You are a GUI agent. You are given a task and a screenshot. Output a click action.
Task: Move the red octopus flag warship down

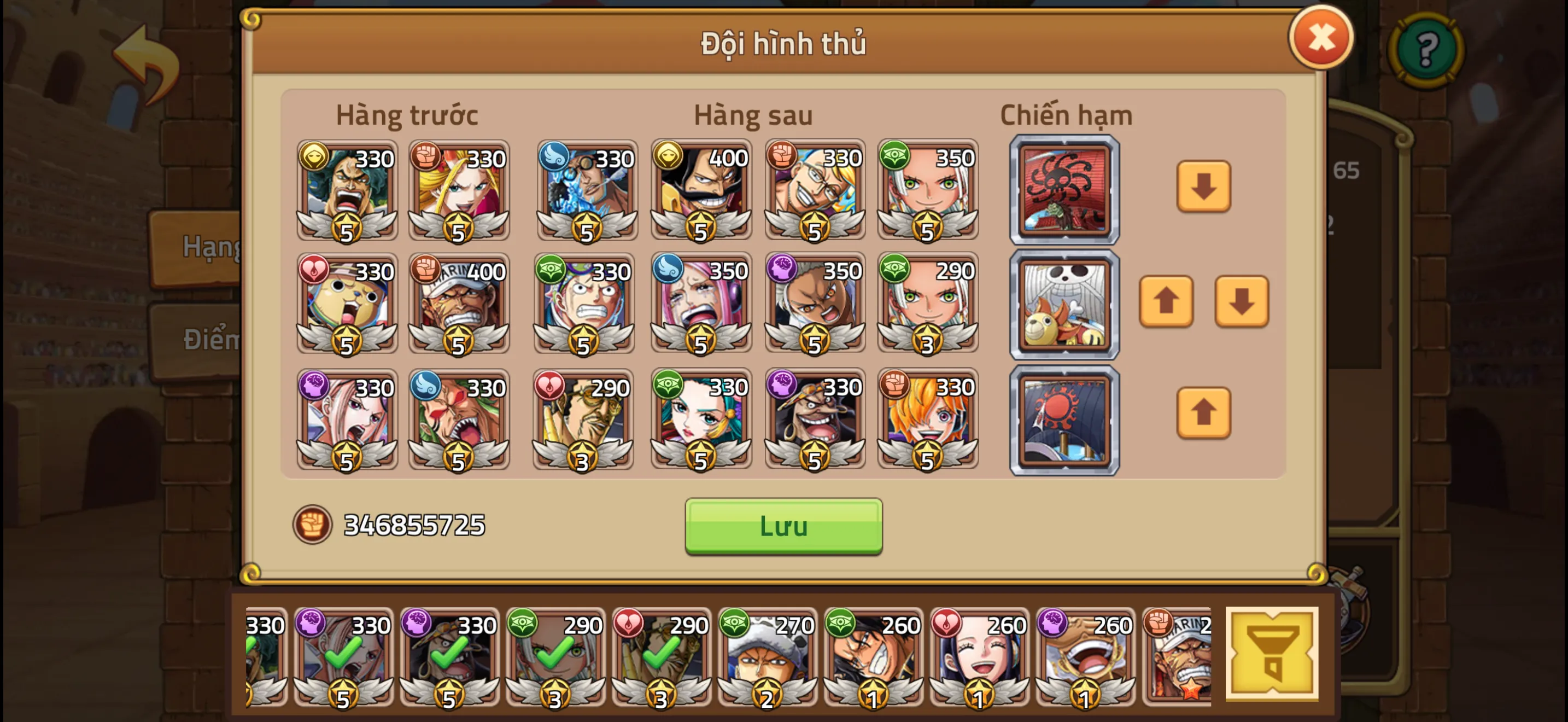pos(1203,187)
